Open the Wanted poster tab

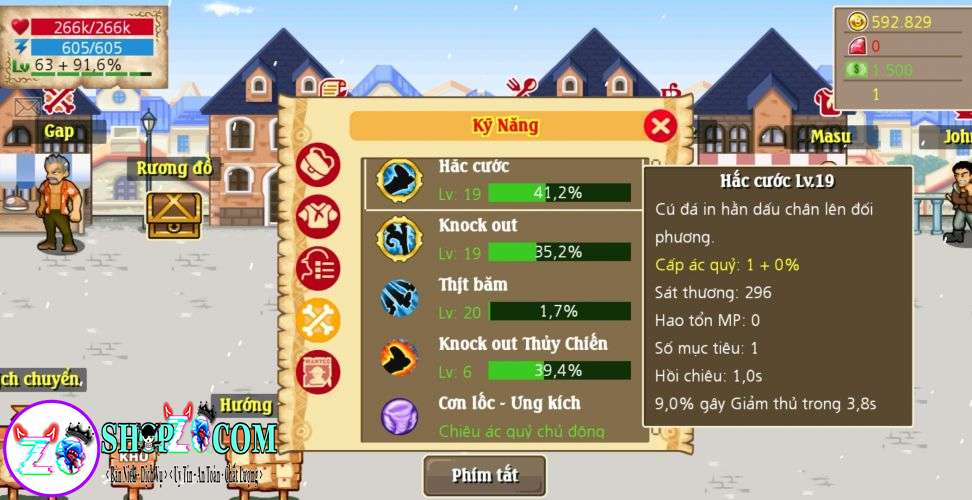318,371
